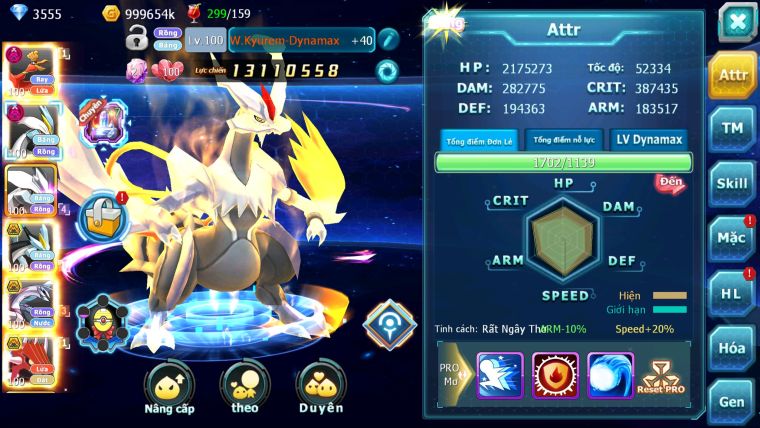Select the Mặc side tab
This screenshot has height=428, width=760.
point(732,238)
